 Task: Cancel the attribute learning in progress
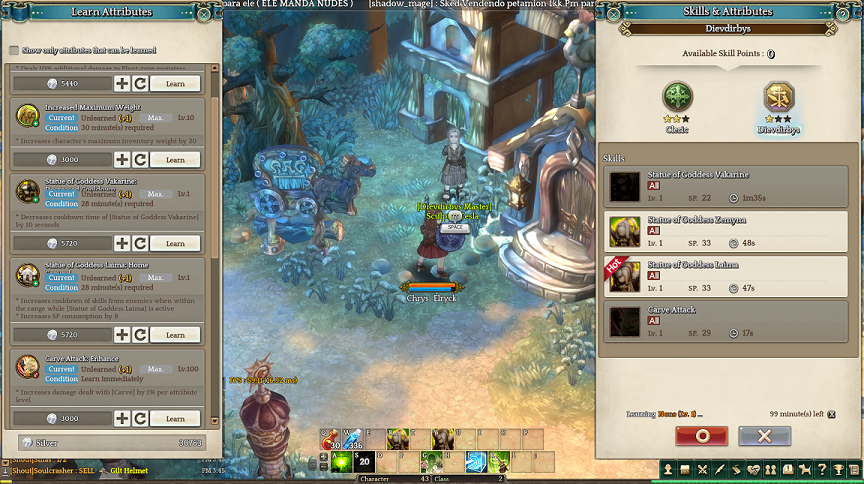tap(831, 413)
